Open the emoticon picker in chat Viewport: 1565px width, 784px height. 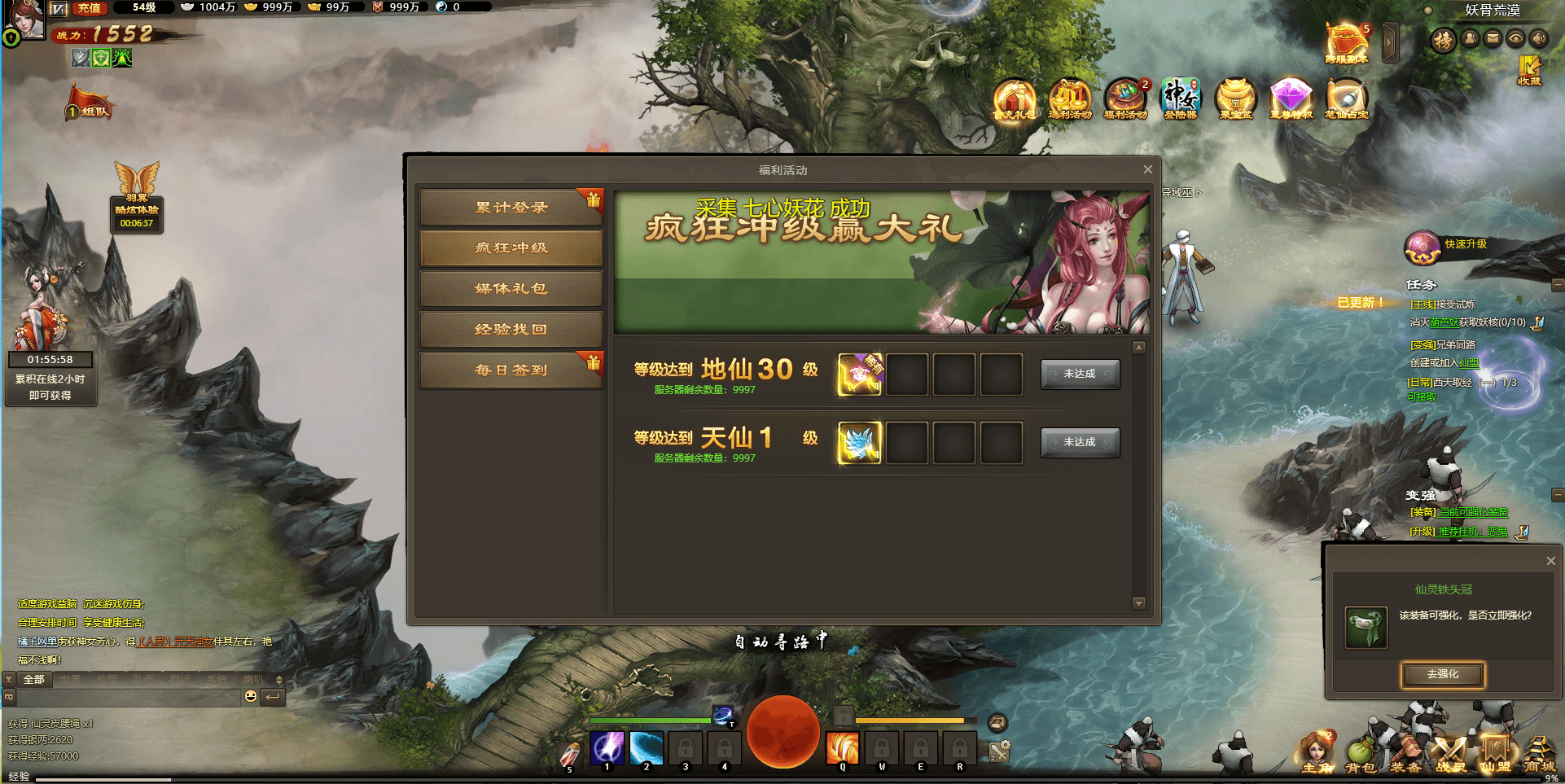[x=249, y=696]
